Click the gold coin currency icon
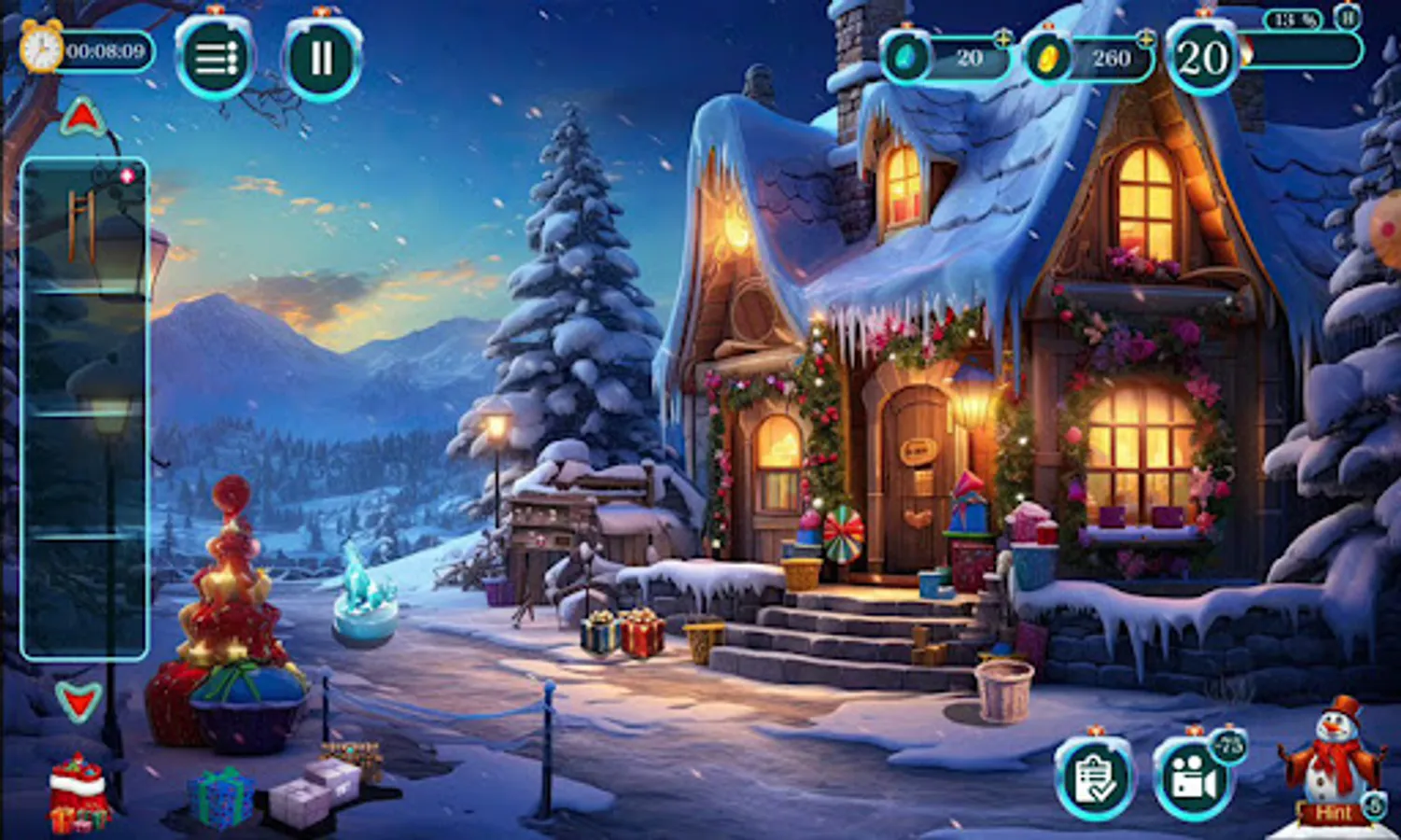 tap(1049, 55)
